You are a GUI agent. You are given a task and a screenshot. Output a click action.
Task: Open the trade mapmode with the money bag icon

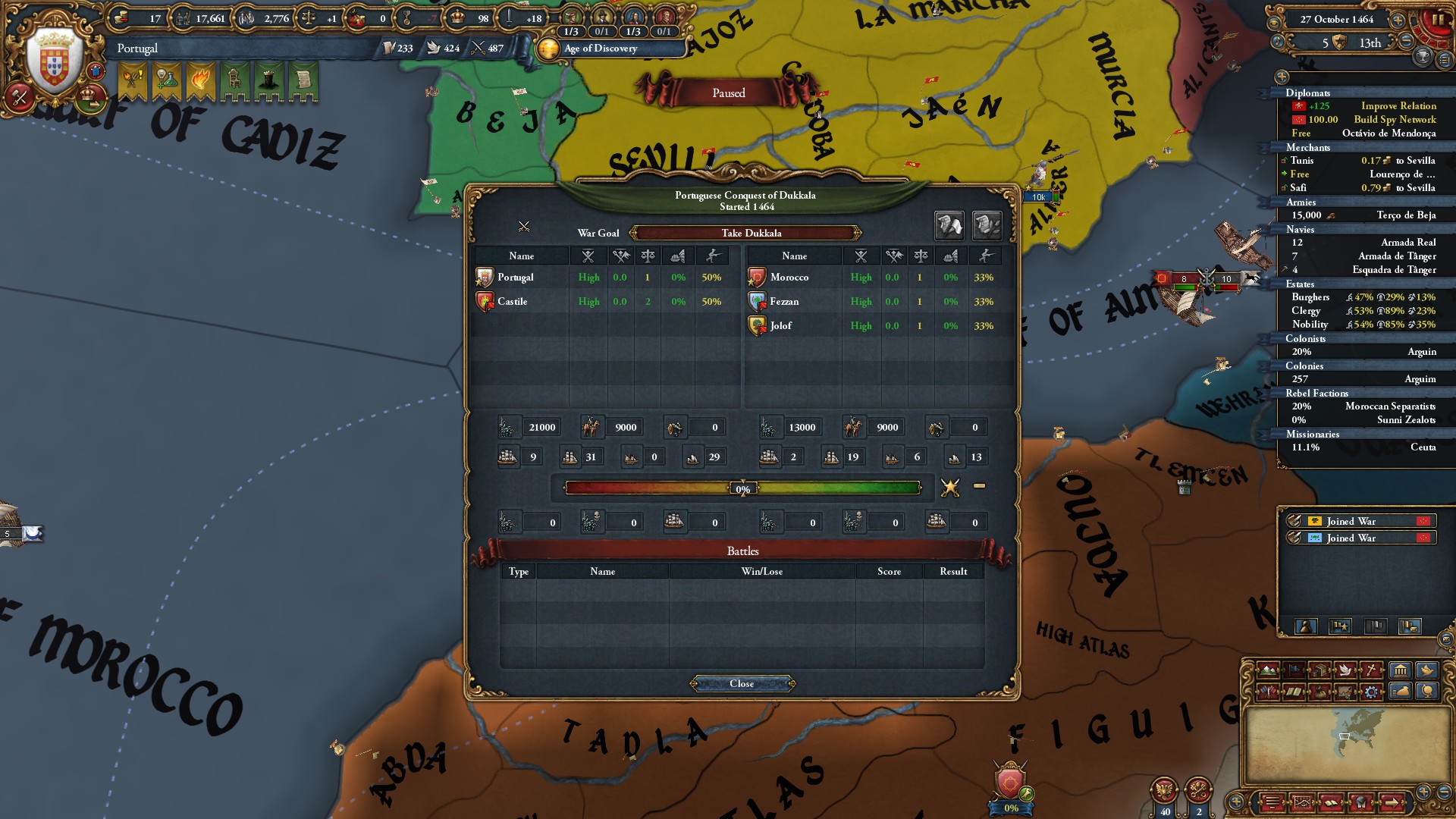[1319, 692]
